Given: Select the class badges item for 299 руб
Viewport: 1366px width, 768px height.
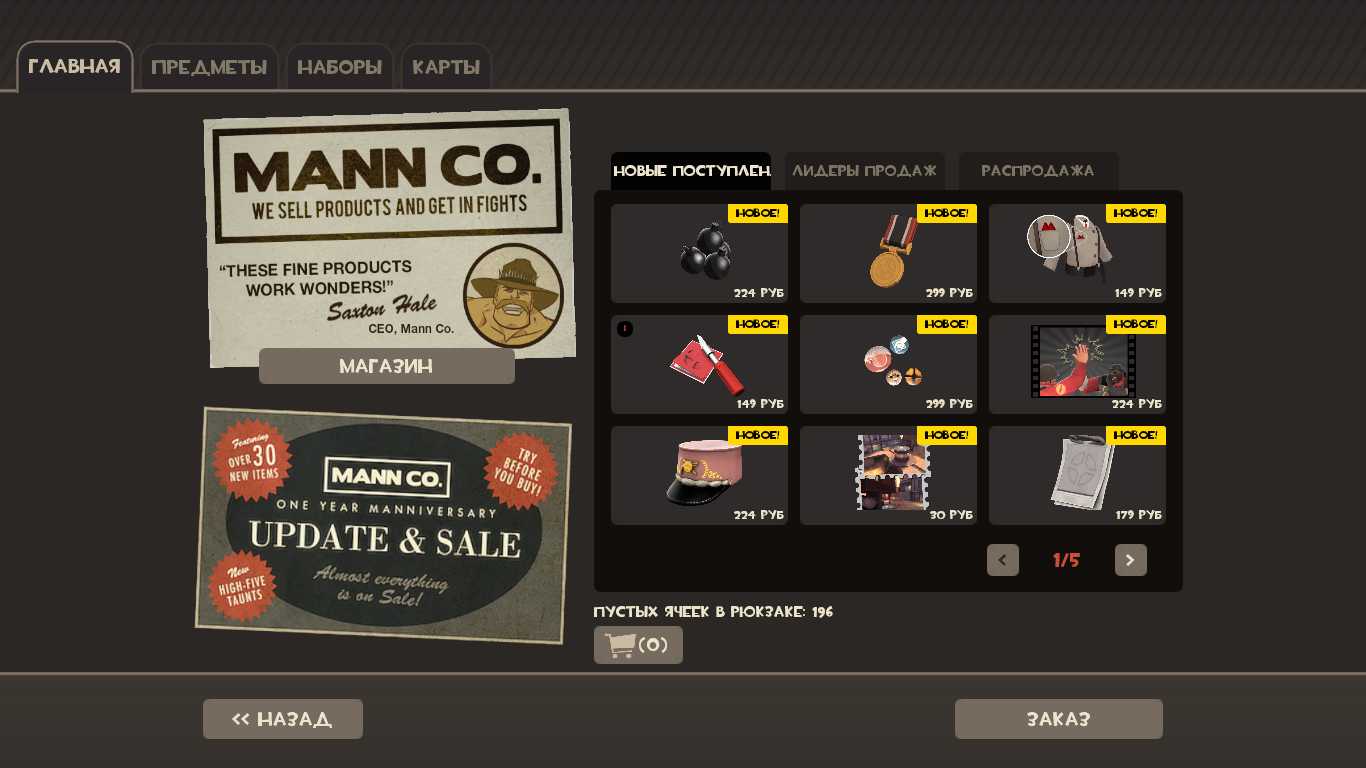Looking at the screenshot, I should tap(888, 364).
